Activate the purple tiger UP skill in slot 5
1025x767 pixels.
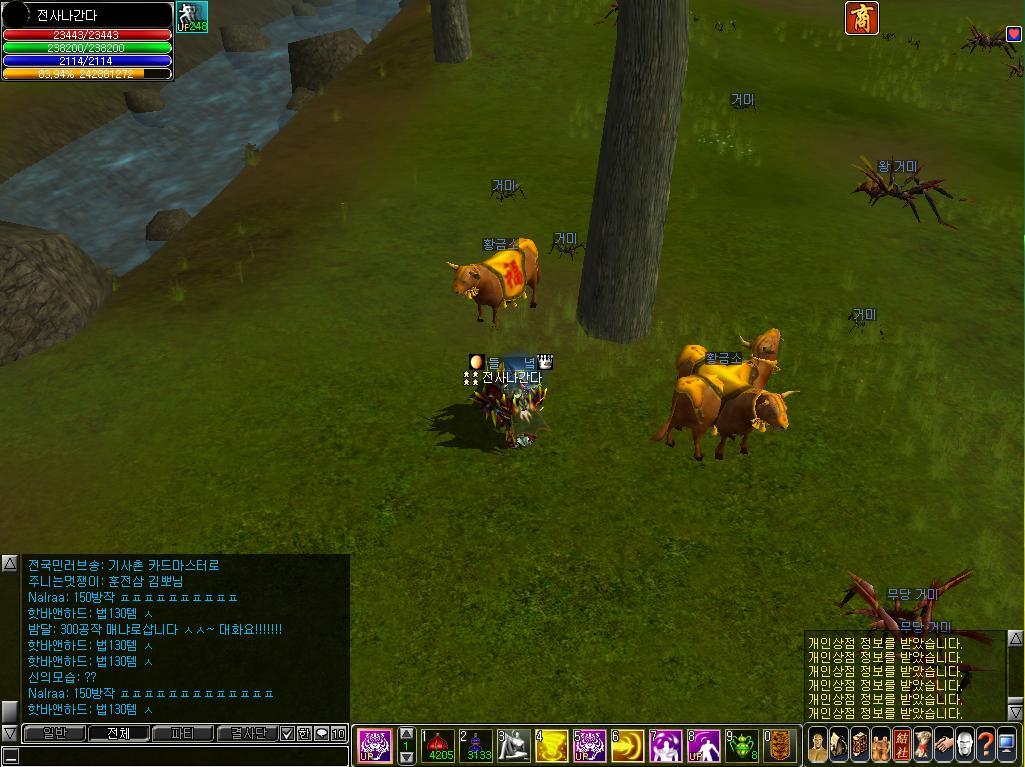[x=590, y=746]
